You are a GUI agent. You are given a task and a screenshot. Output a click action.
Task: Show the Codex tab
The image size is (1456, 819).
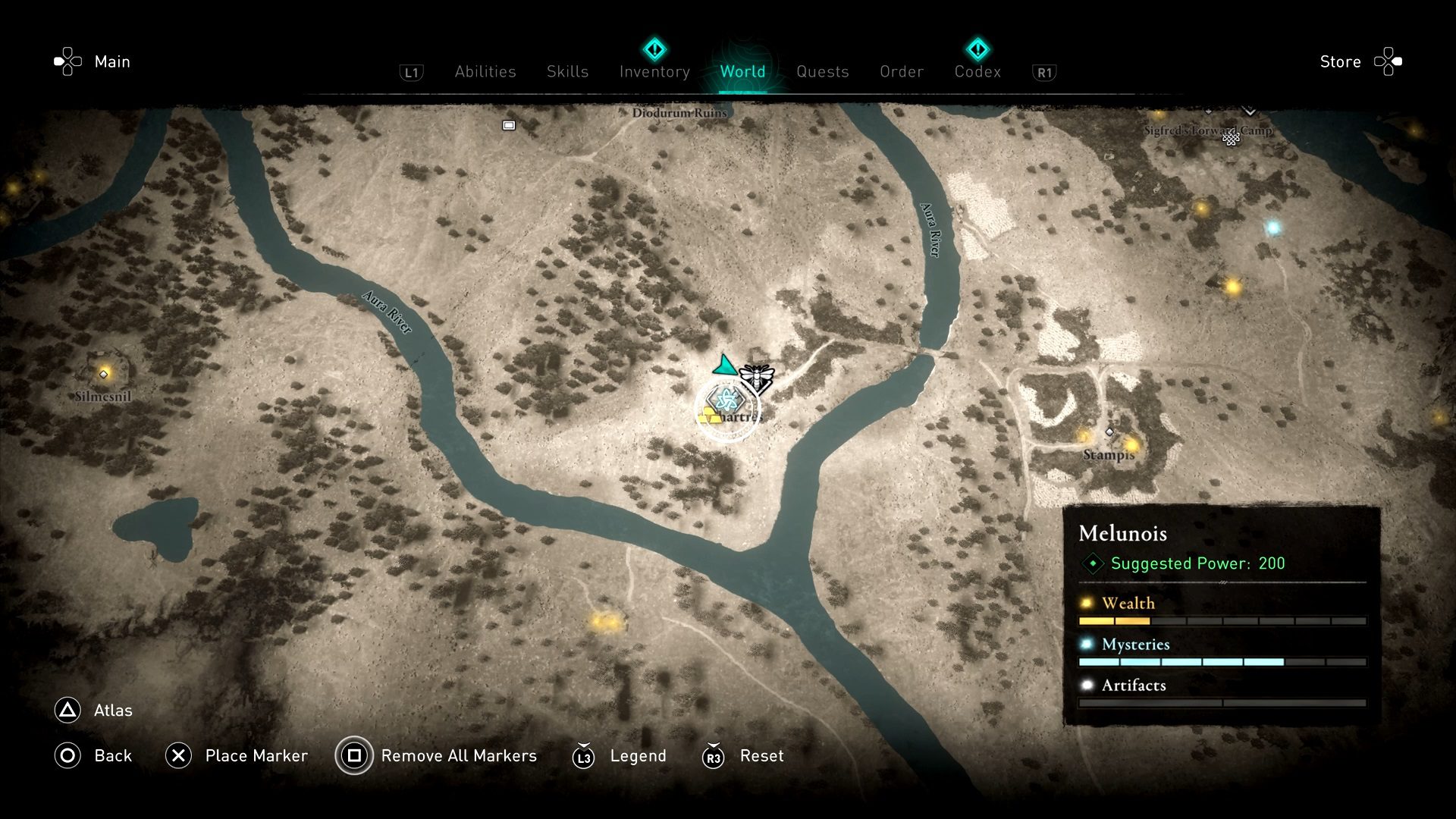point(977,71)
